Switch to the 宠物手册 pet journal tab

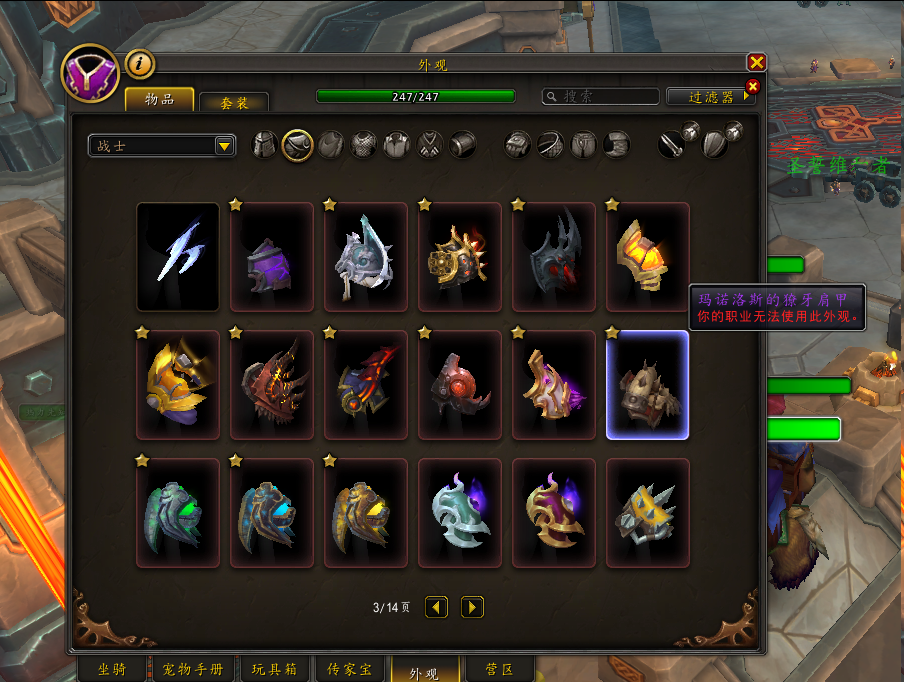tap(193, 669)
